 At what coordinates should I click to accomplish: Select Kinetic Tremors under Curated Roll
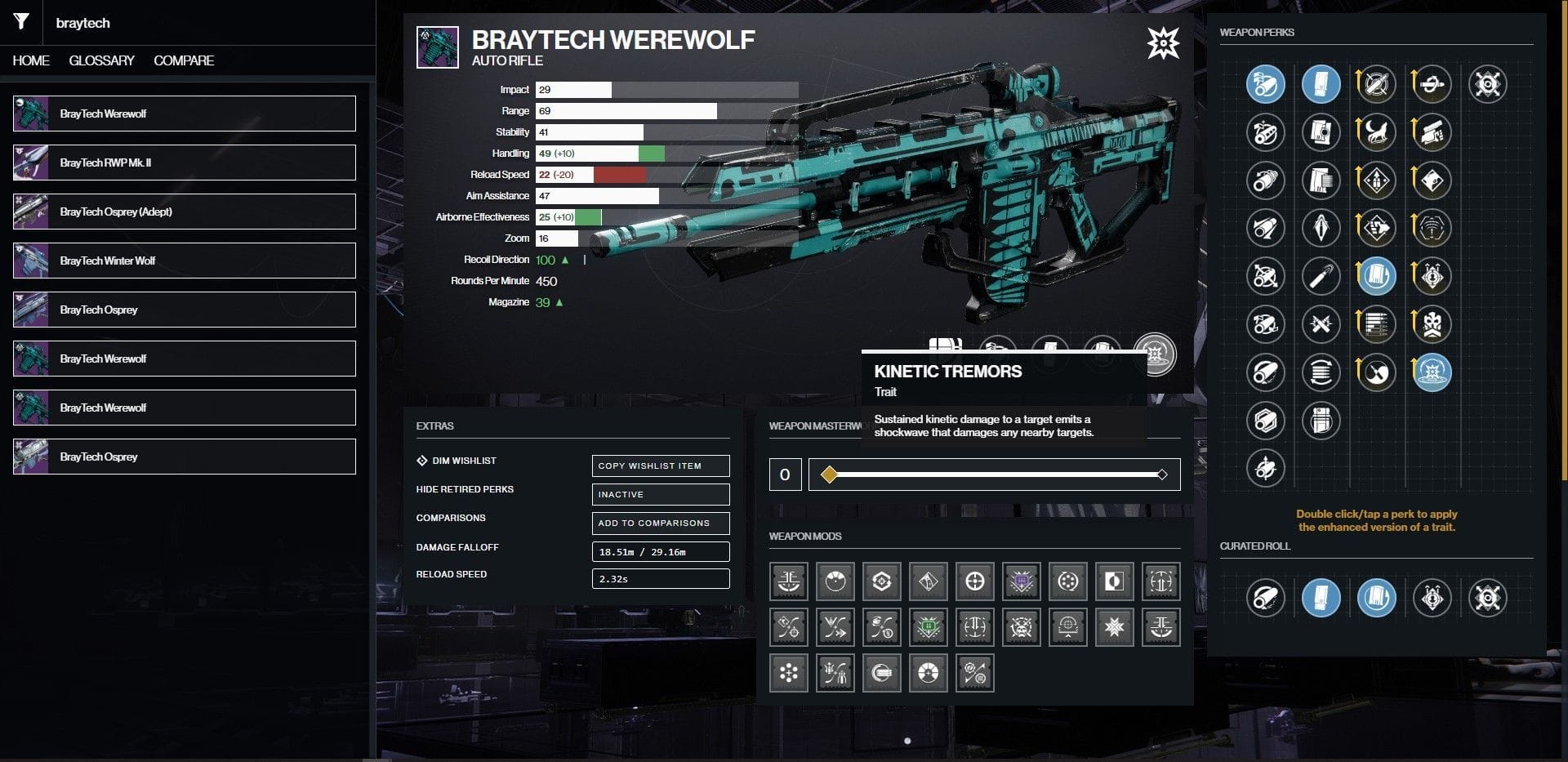[x=1432, y=597]
